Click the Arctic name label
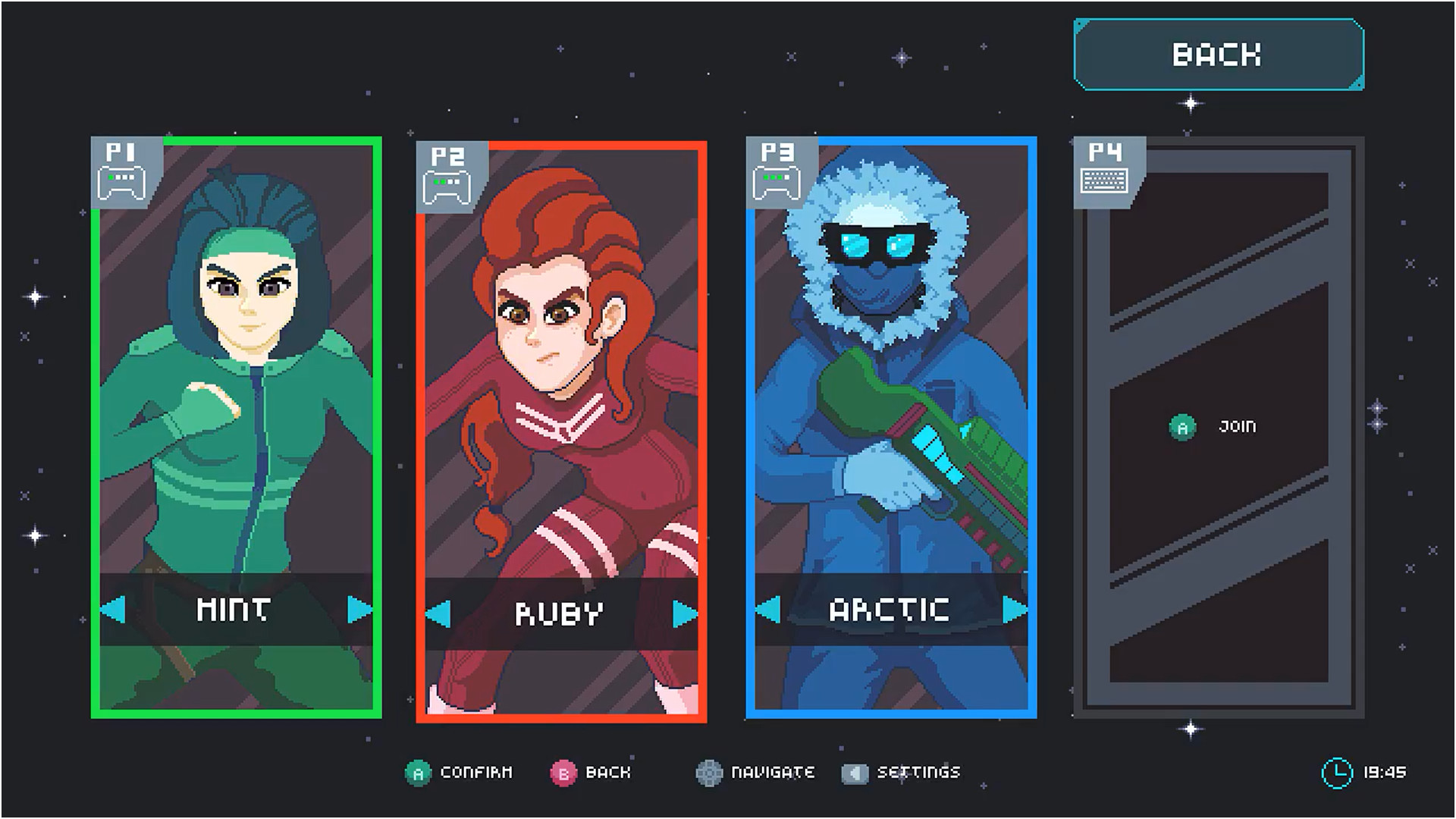 889,608
